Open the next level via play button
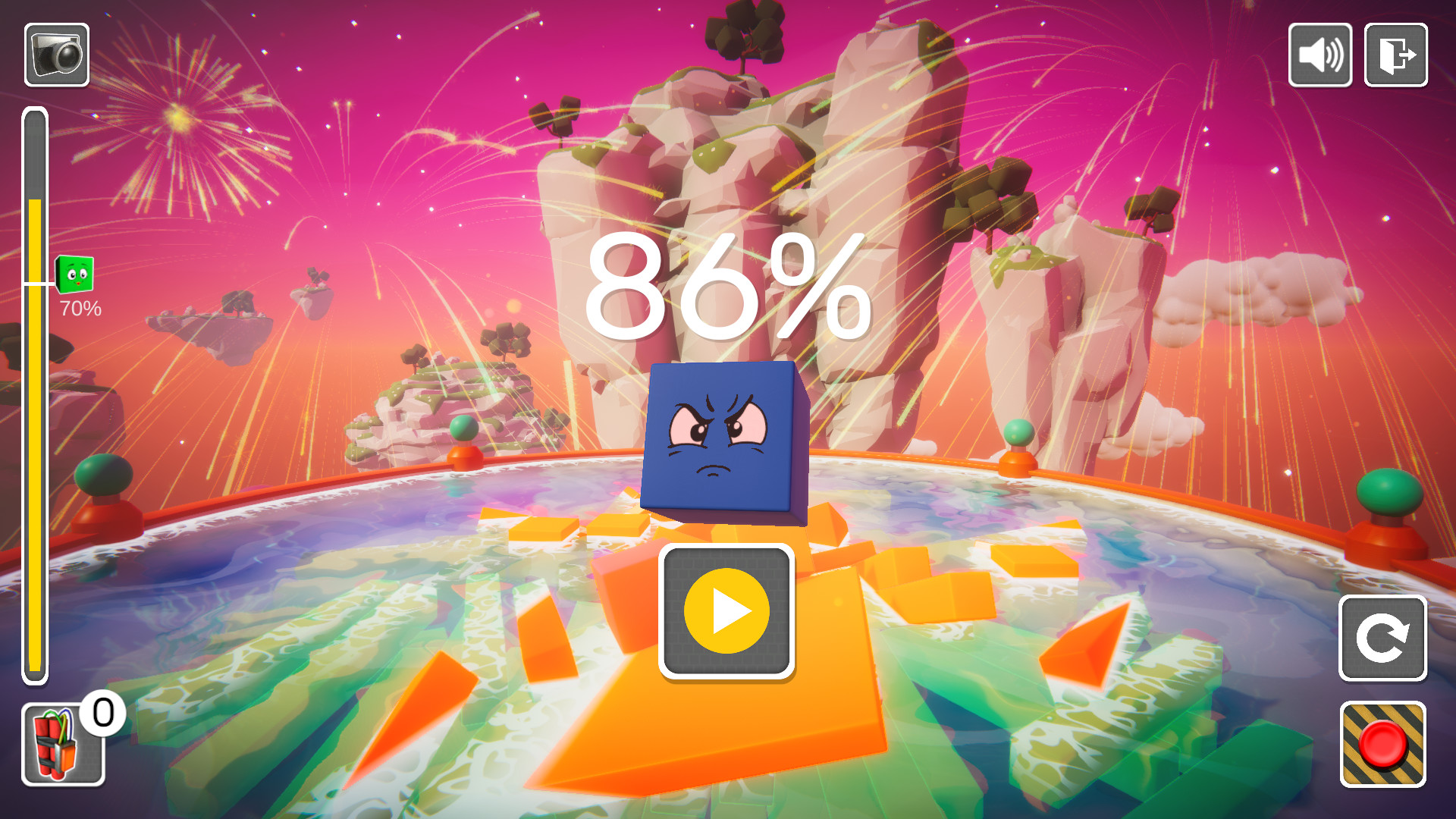The height and width of the screenshot is (819, 1456). 726,612
